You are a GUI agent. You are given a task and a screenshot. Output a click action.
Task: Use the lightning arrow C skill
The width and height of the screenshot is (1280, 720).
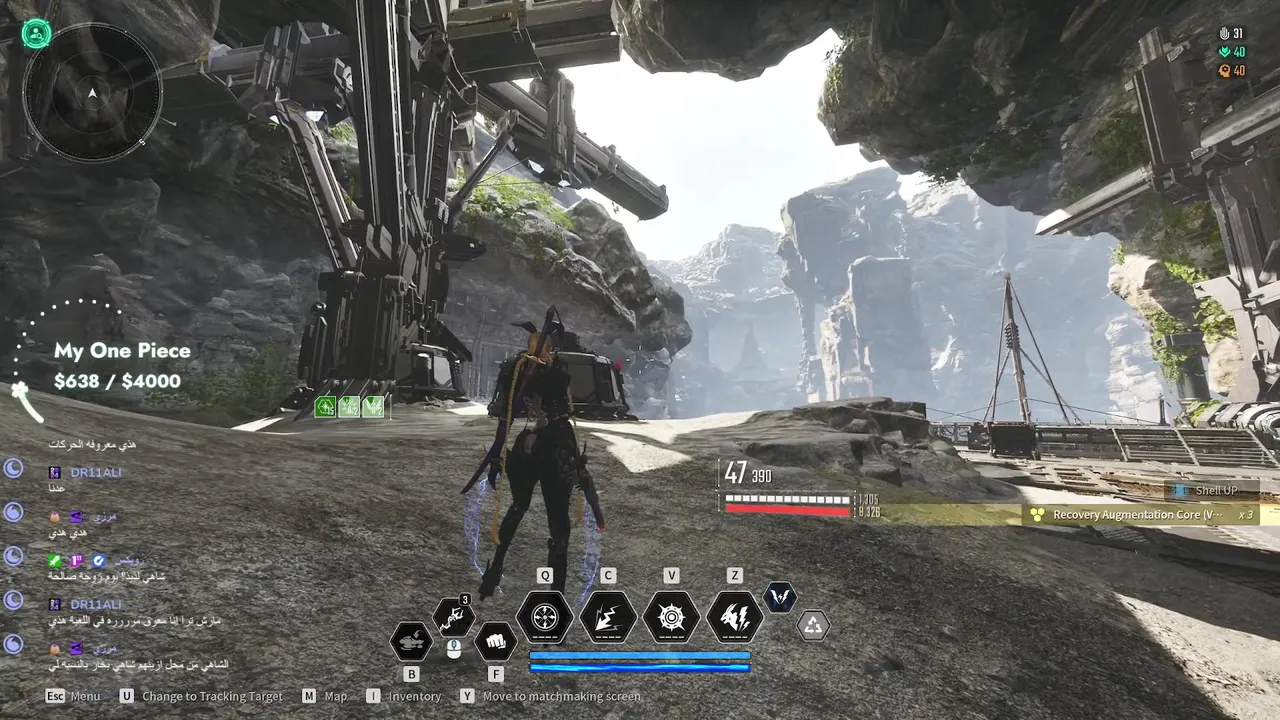tap(608, 617)
